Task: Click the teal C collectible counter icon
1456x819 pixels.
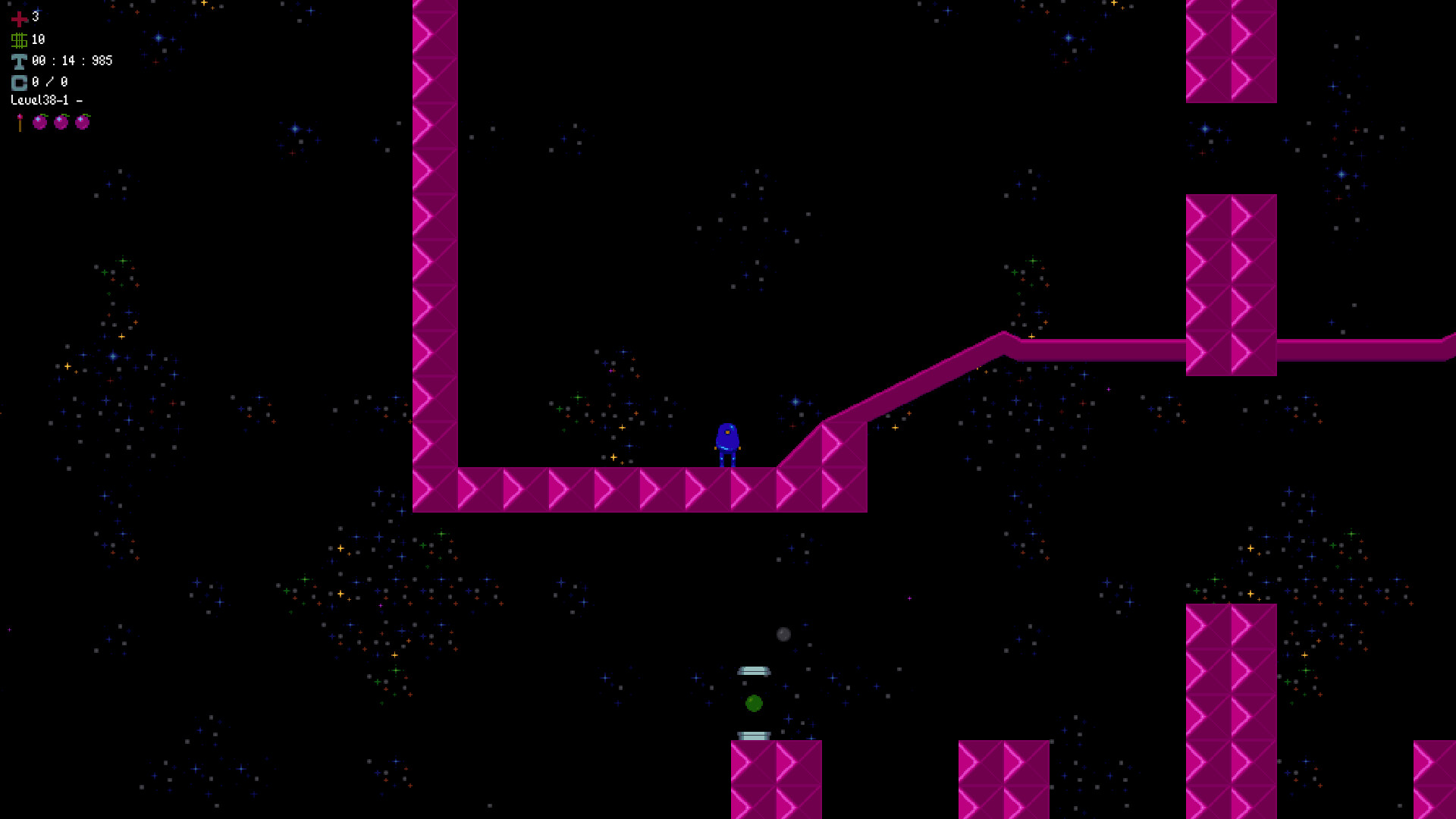Action: point(19,82)
